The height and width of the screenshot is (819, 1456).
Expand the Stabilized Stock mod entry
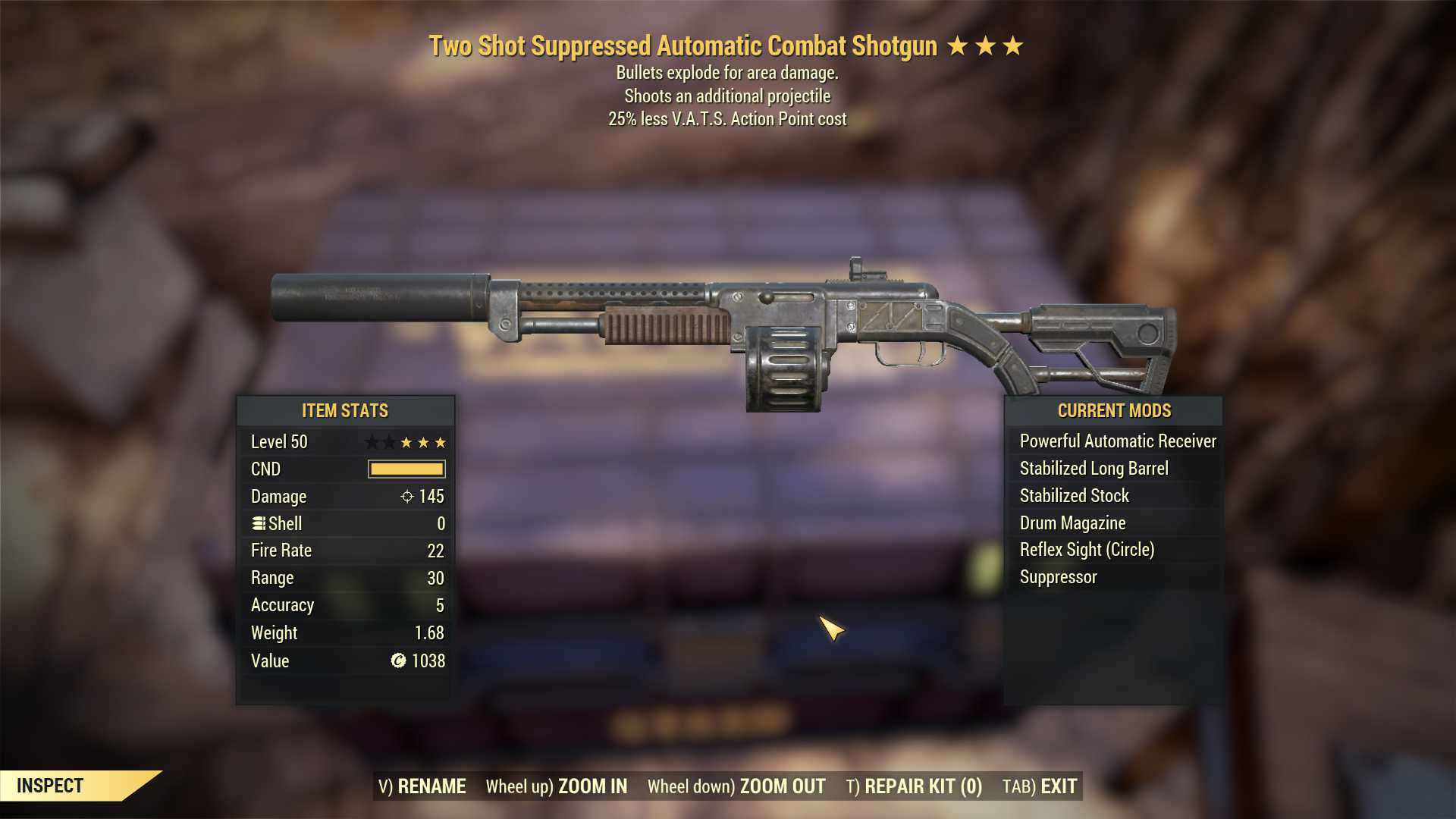[1073, 495]
